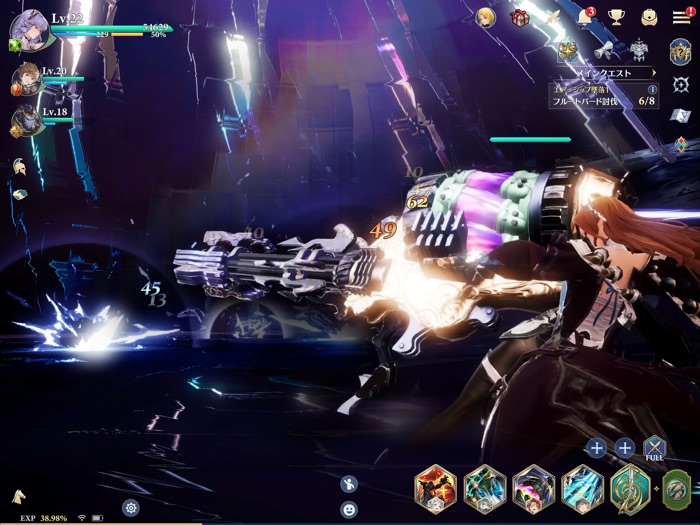The height and width of the screenshot is (525, 700).
Task: Open the megaphone announcements icon
Action: 603,50
